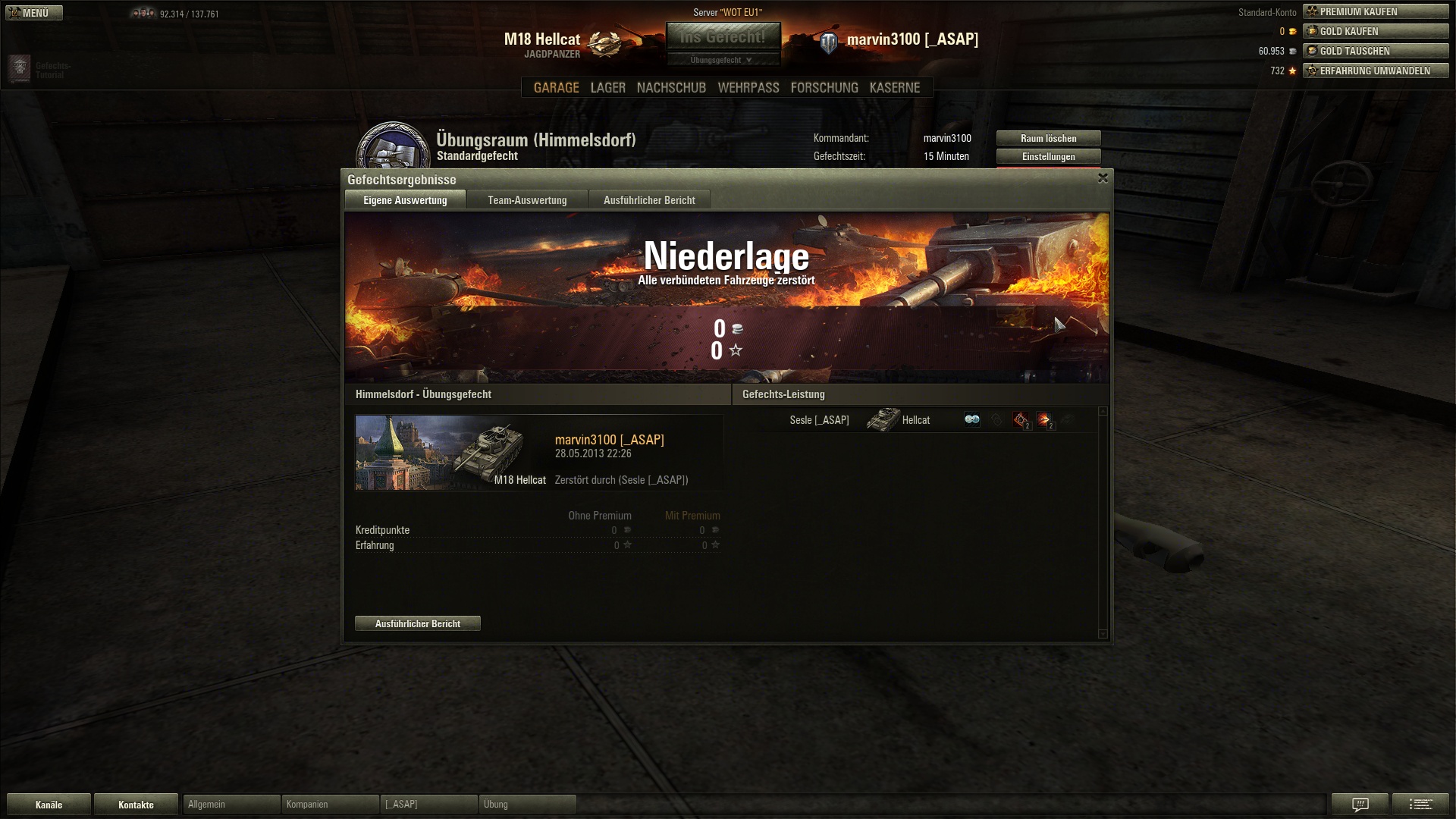The height and width of the screenshot is (819, 1456).
Task: Choose Gold tauschen
Action: click(1375, 52)
